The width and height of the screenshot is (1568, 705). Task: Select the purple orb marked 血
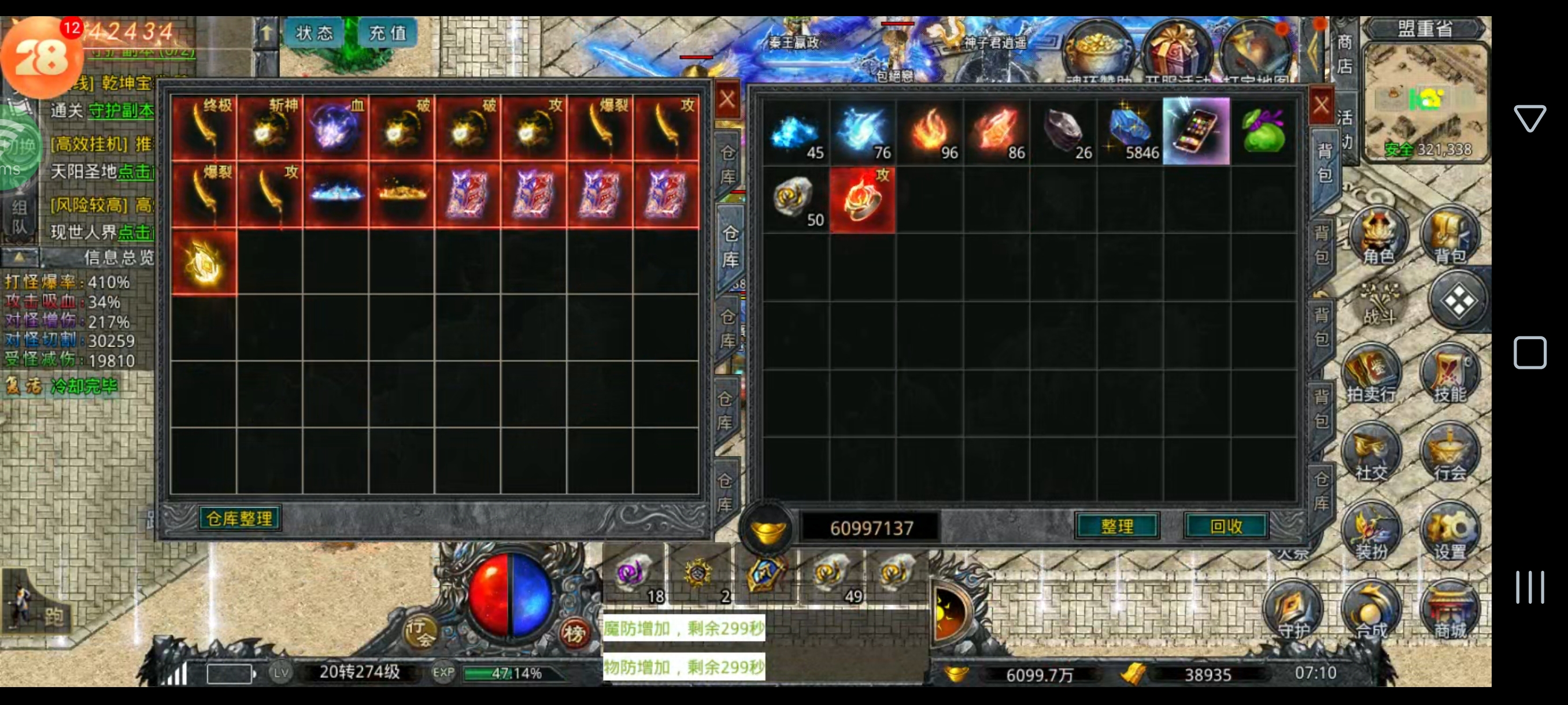point(336,128)
